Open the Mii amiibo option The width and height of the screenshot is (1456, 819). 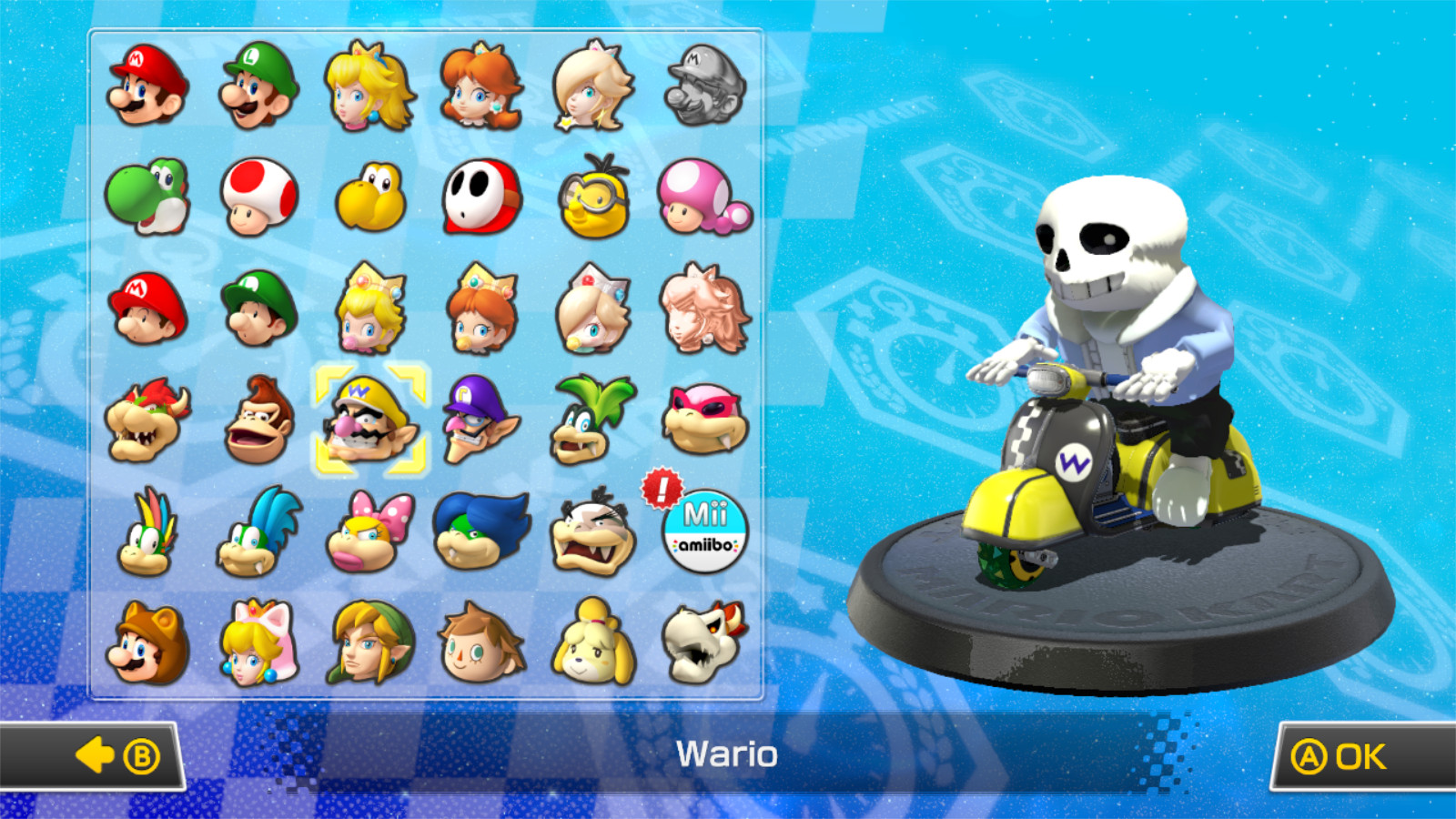click(x=703, y=532)
